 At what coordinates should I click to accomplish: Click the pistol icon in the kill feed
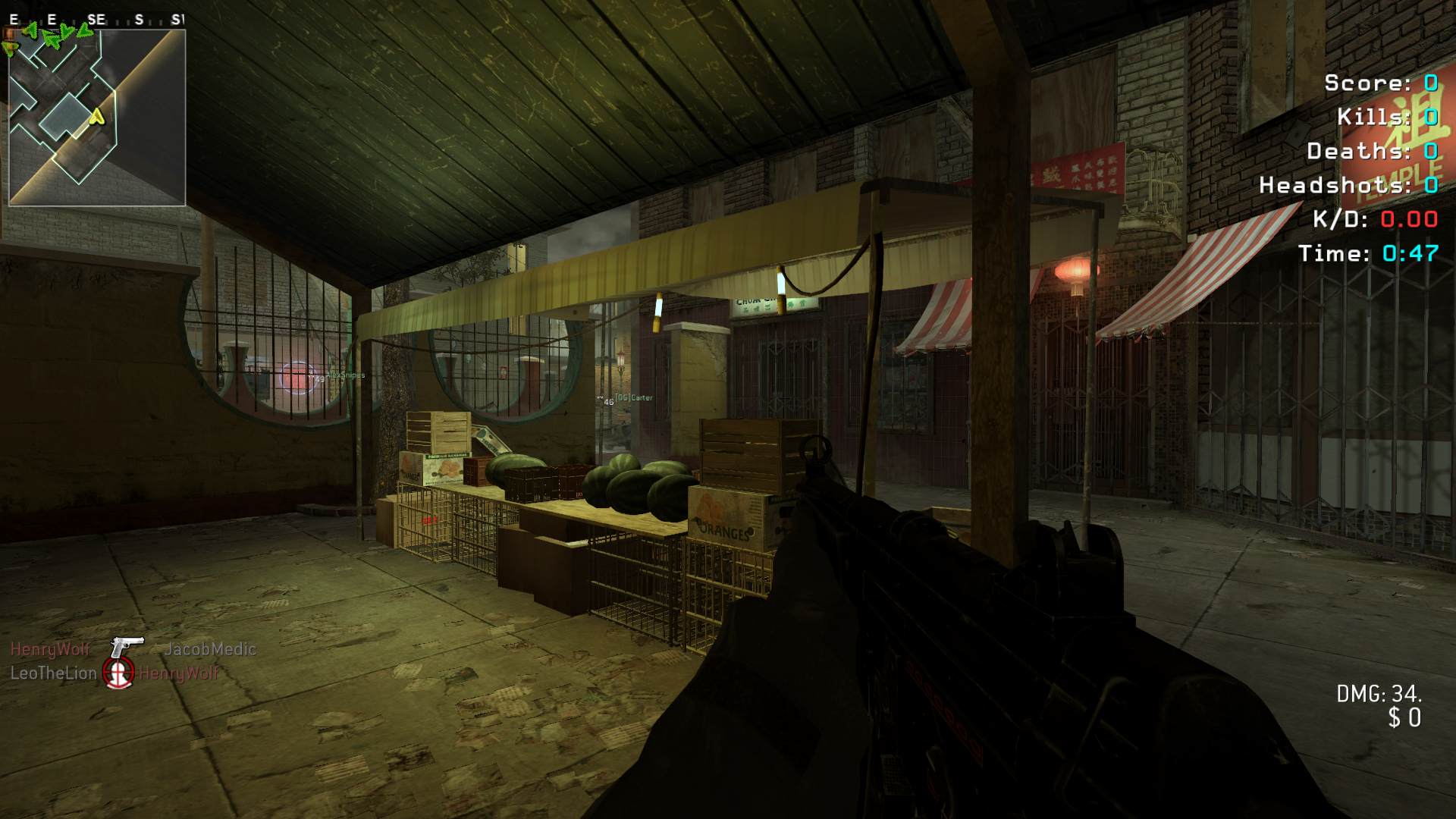[x=127, y=648]
